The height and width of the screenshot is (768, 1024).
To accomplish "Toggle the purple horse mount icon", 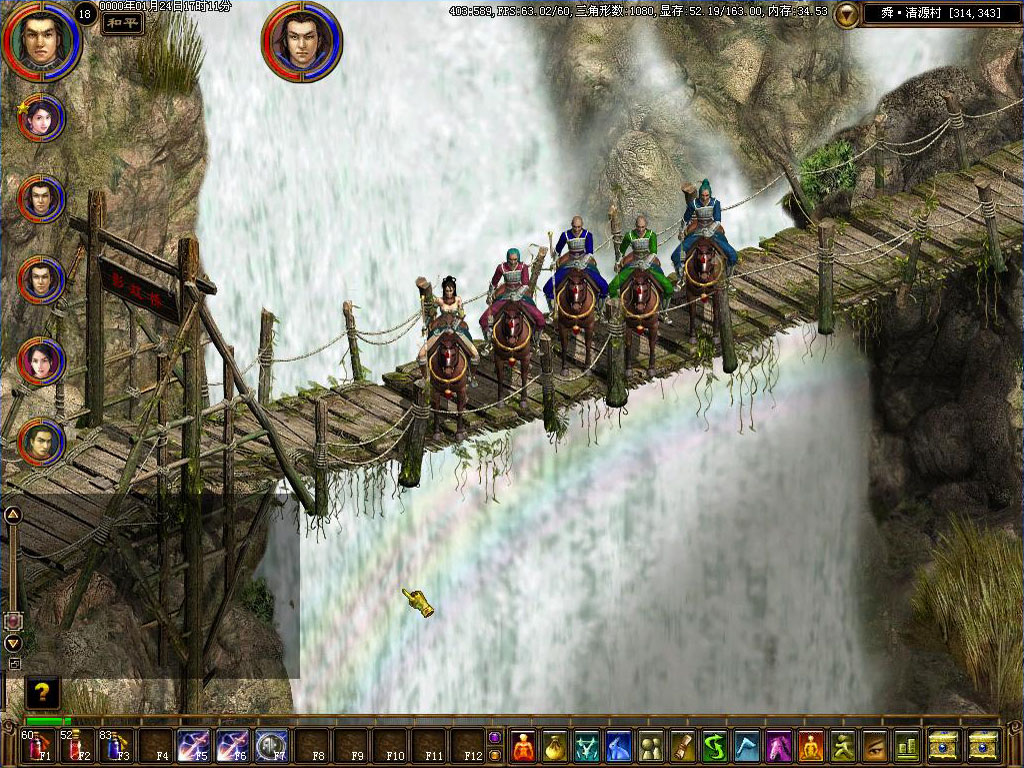I will pyautogui.click(x=779, y=746).
